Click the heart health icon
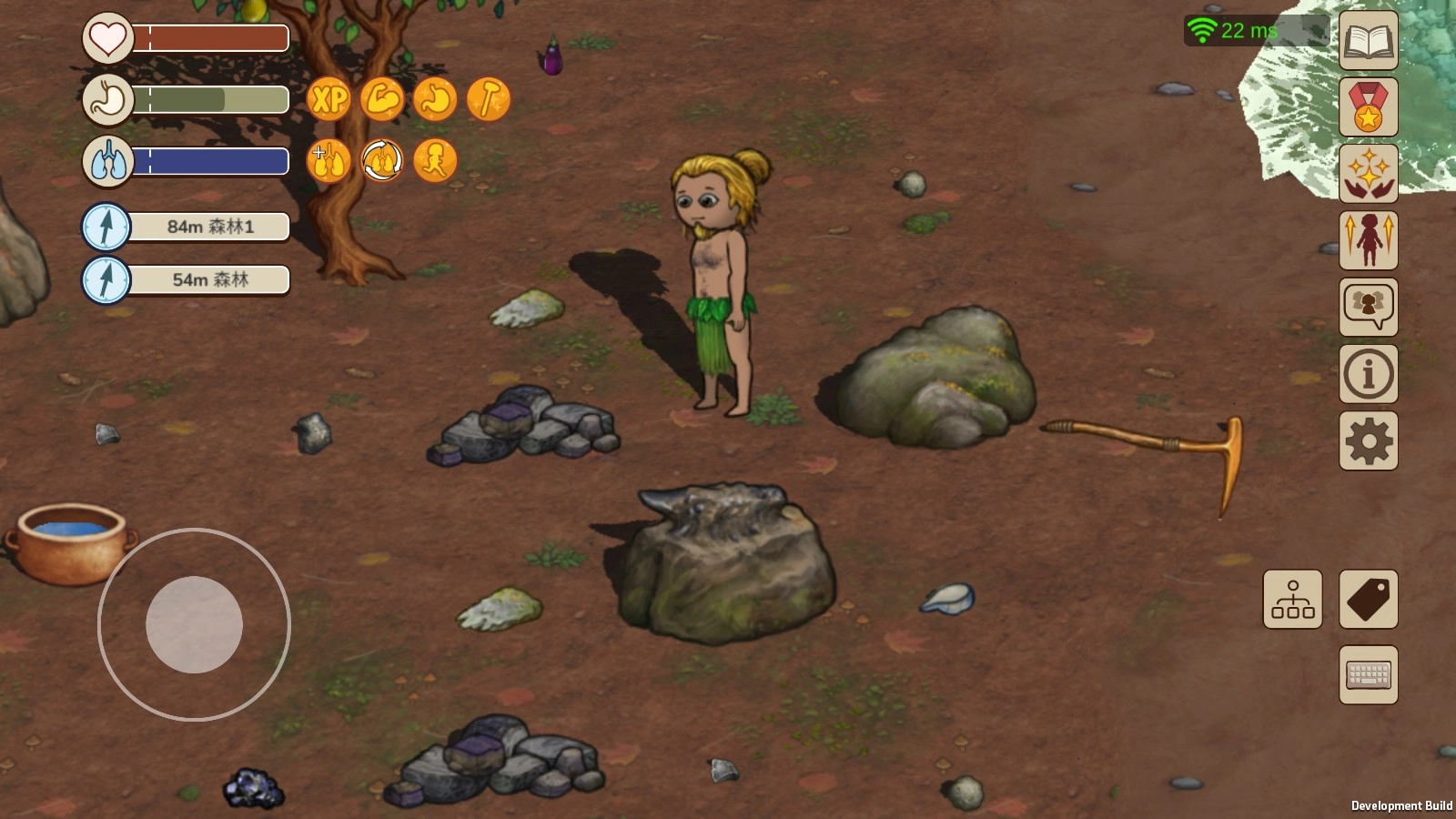 [x=107, y=38]
